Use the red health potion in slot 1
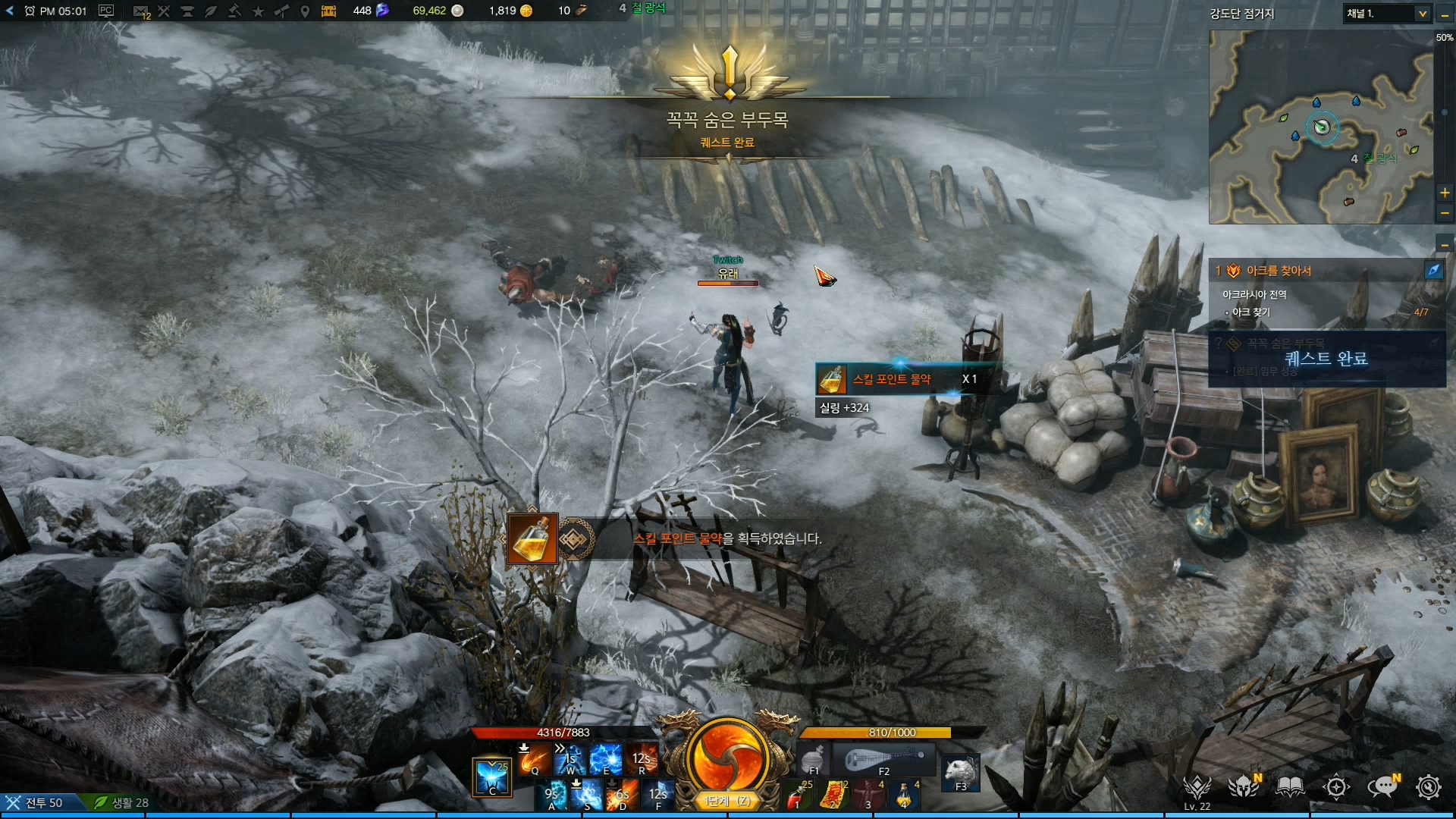 coord(797,795)
